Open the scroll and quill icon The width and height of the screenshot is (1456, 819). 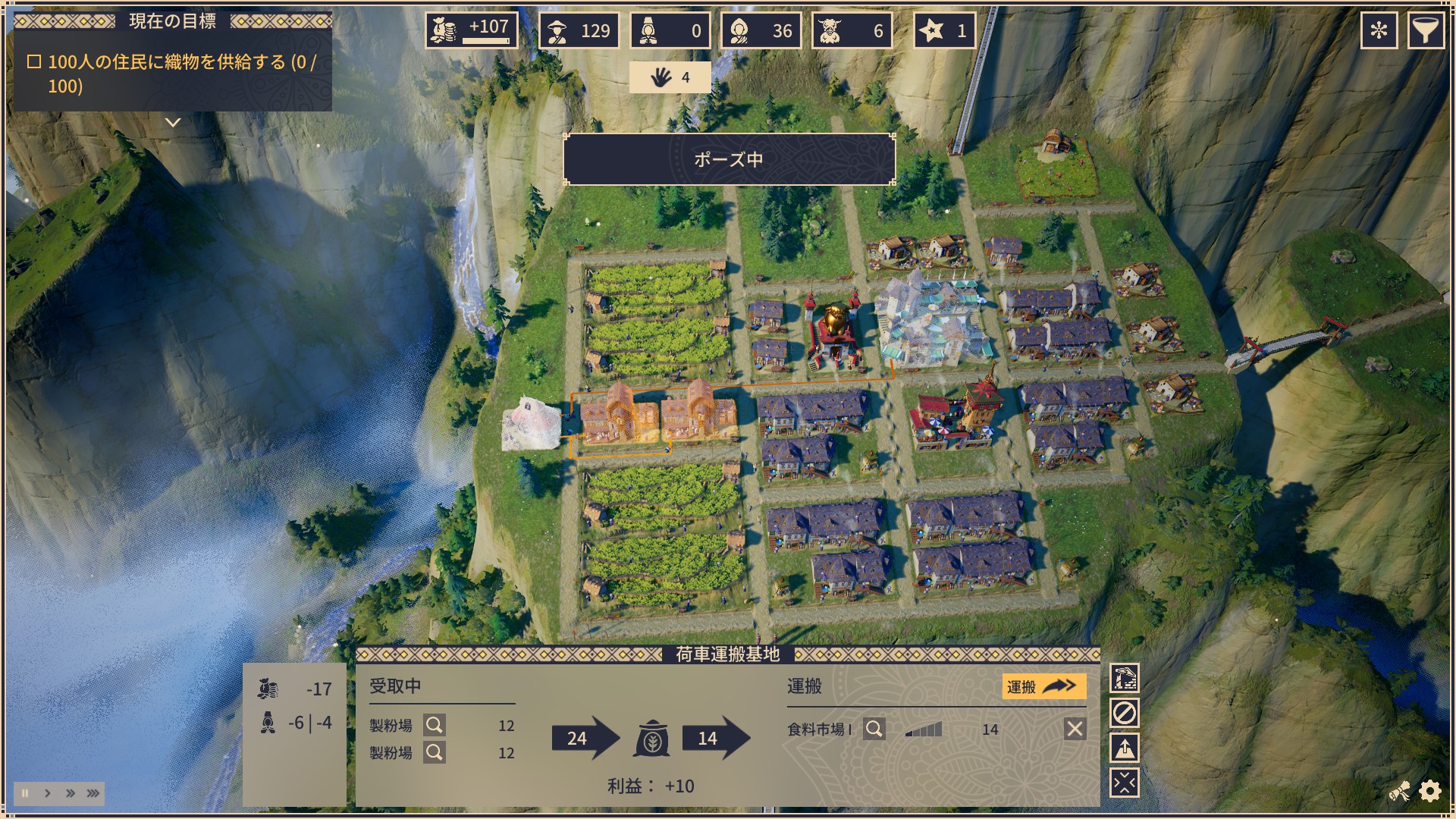(1400, 792)
